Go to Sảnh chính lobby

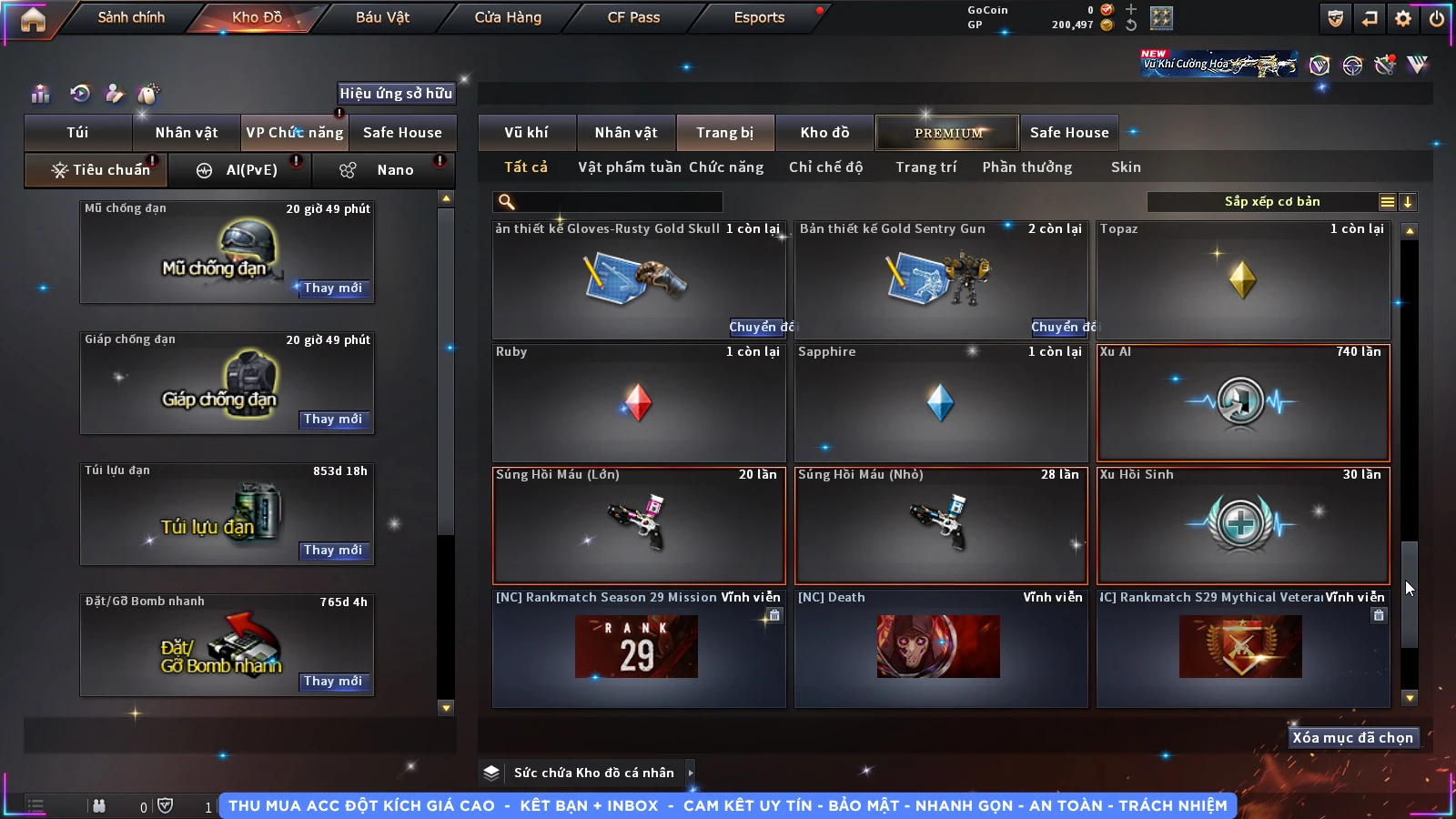click(x=131, y=17)
